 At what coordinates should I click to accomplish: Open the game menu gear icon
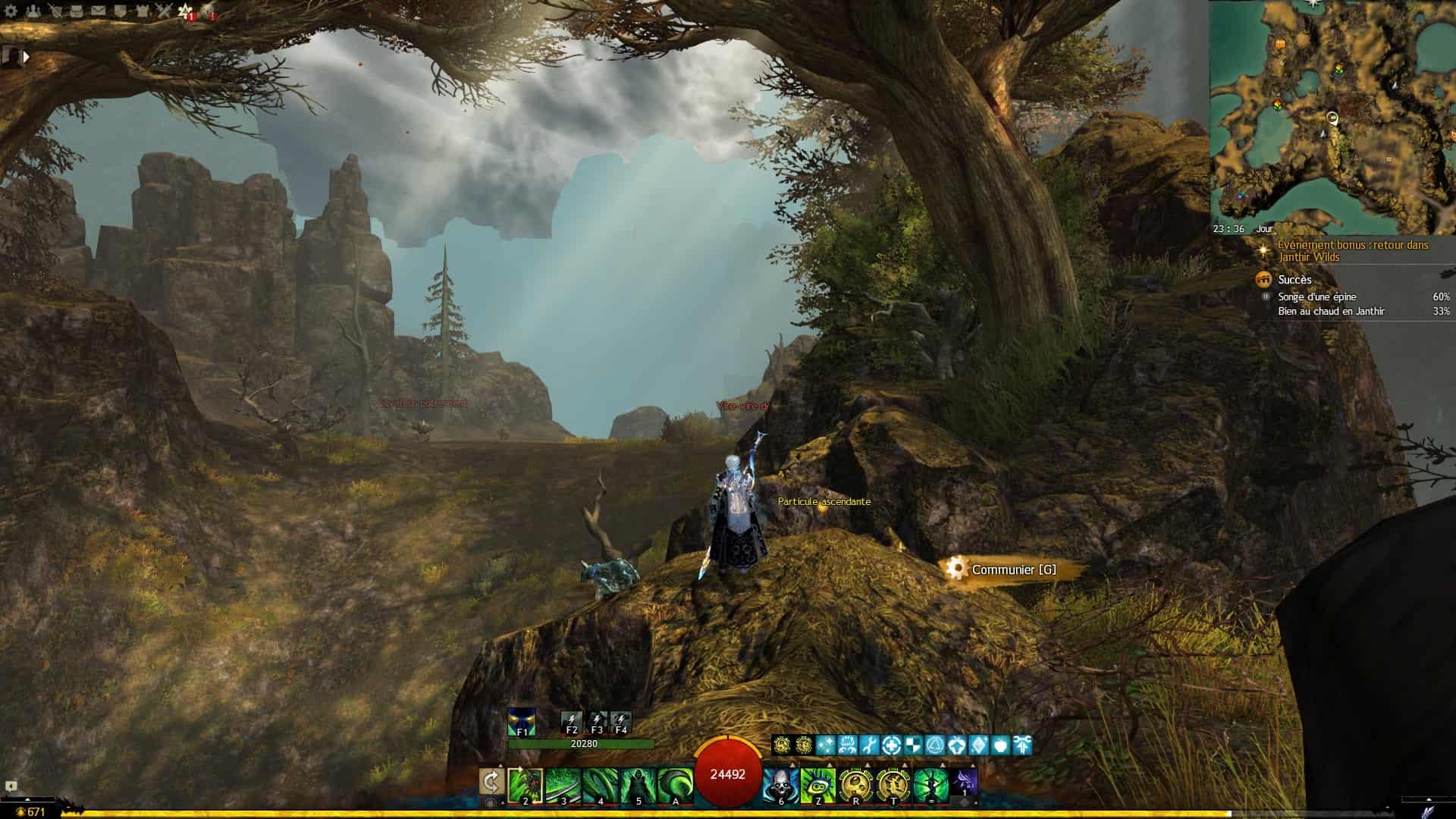(11, 11)
